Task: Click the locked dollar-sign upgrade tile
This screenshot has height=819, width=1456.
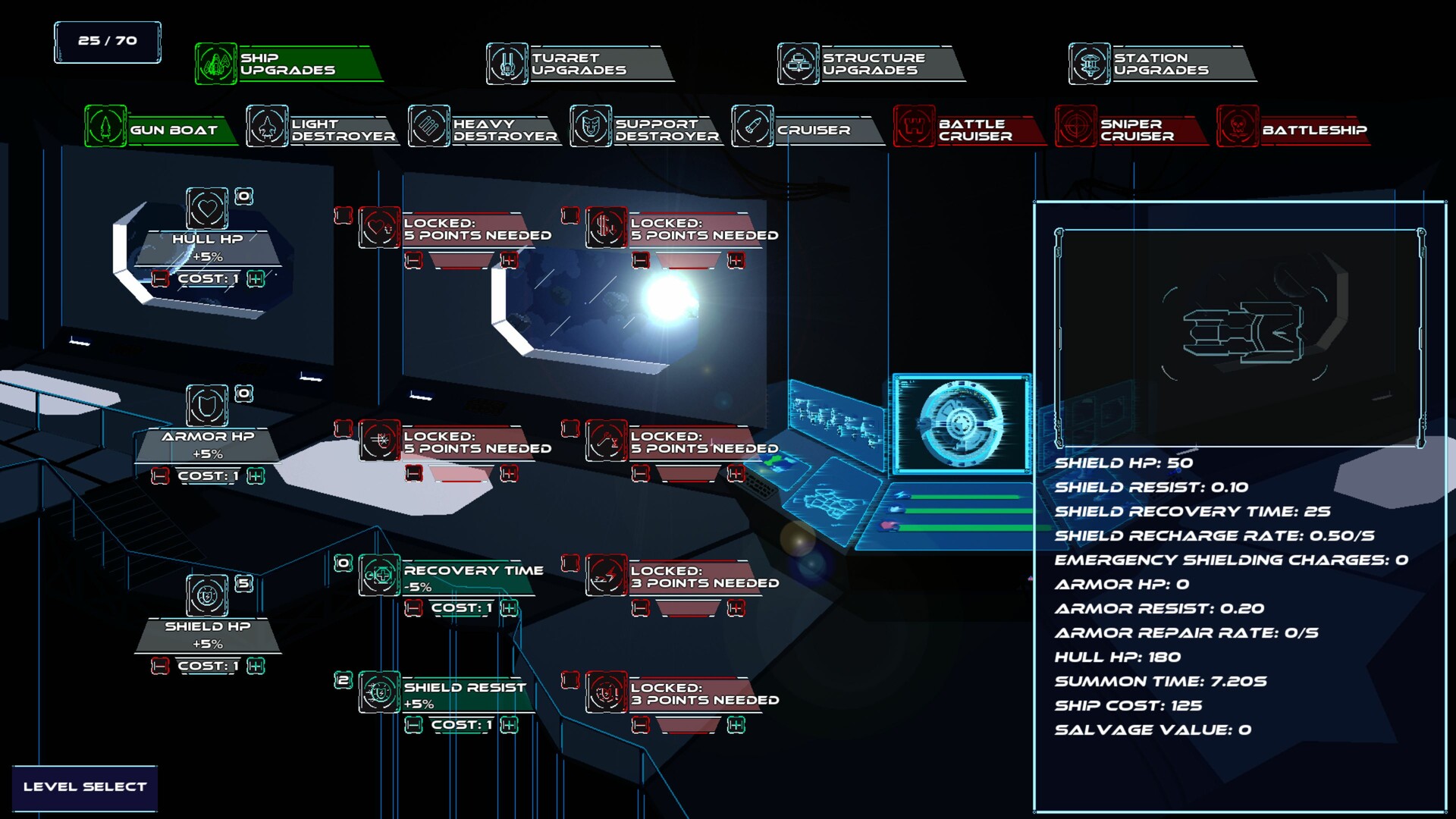Action: tap(607, 228)
